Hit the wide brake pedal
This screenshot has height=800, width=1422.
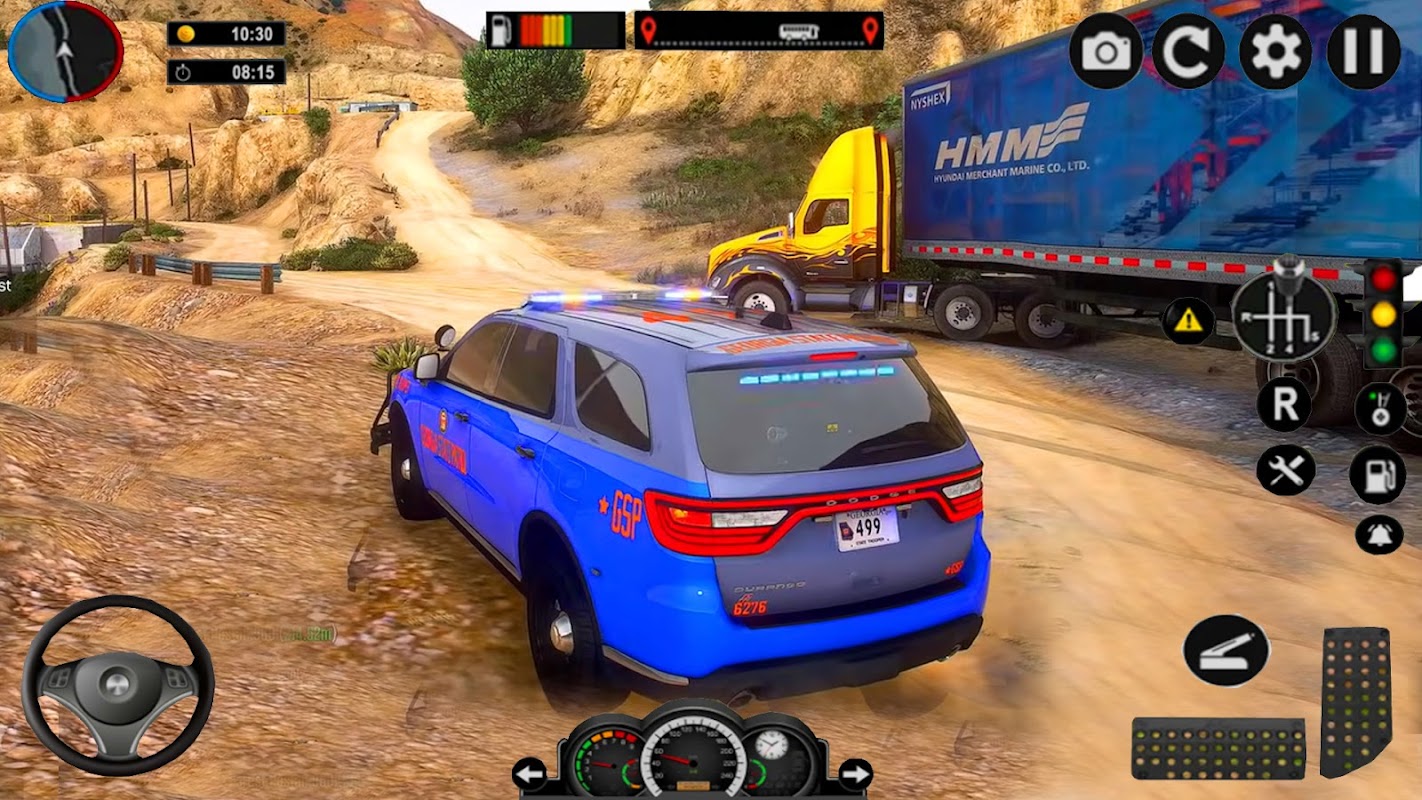tap(1218, 748)
